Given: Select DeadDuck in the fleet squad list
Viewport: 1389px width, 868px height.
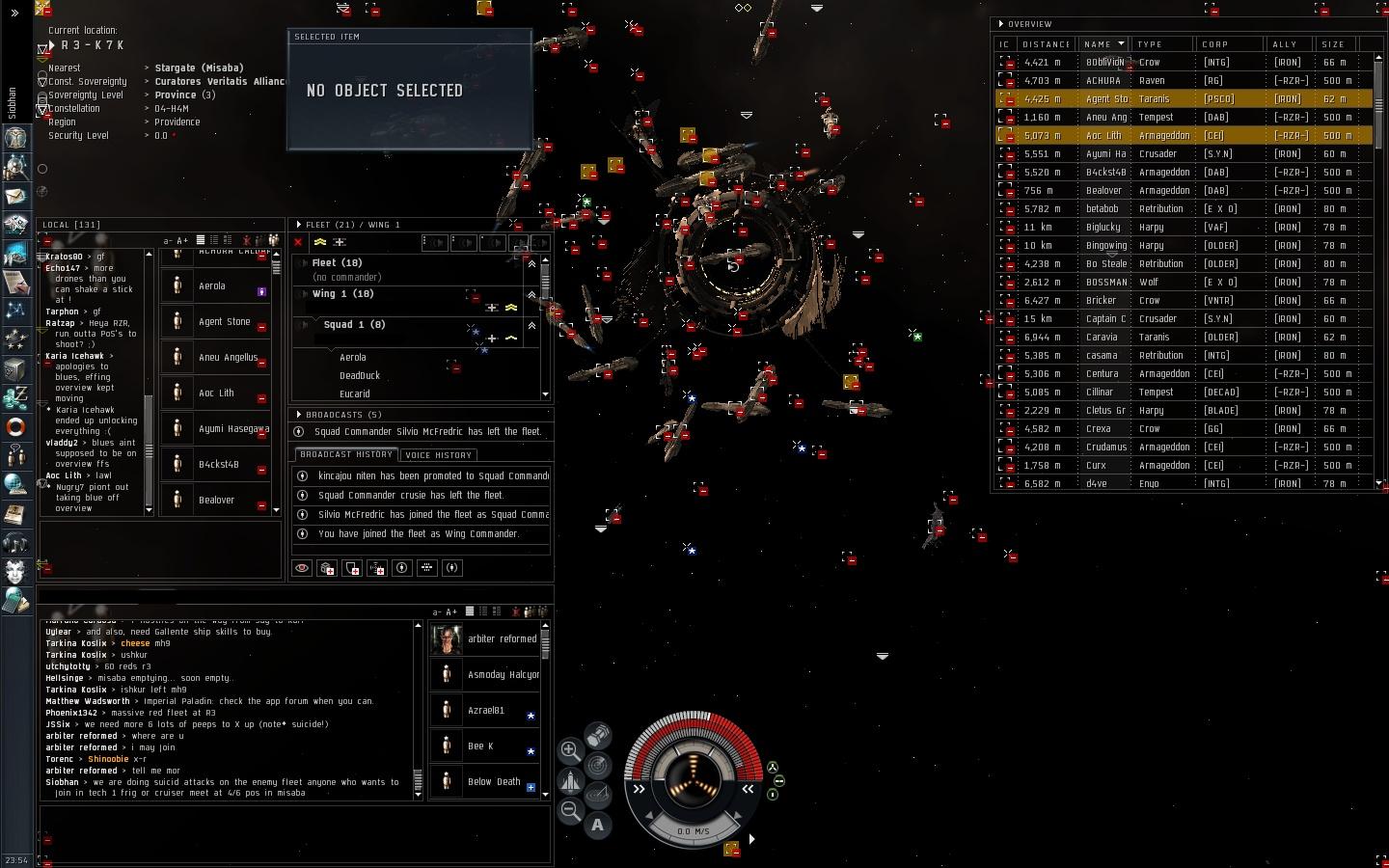Looking at the screenshot, I should point(360,376).
